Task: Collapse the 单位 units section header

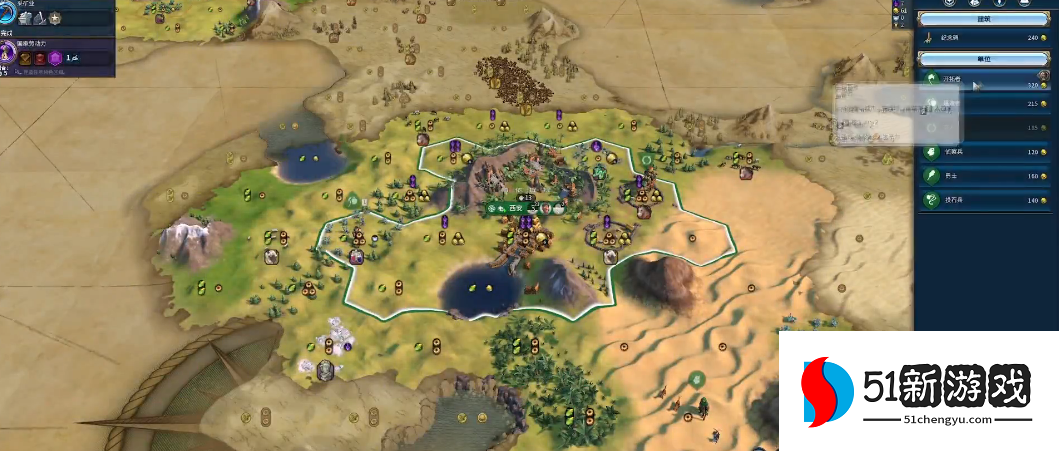Action: coord(986,60)
